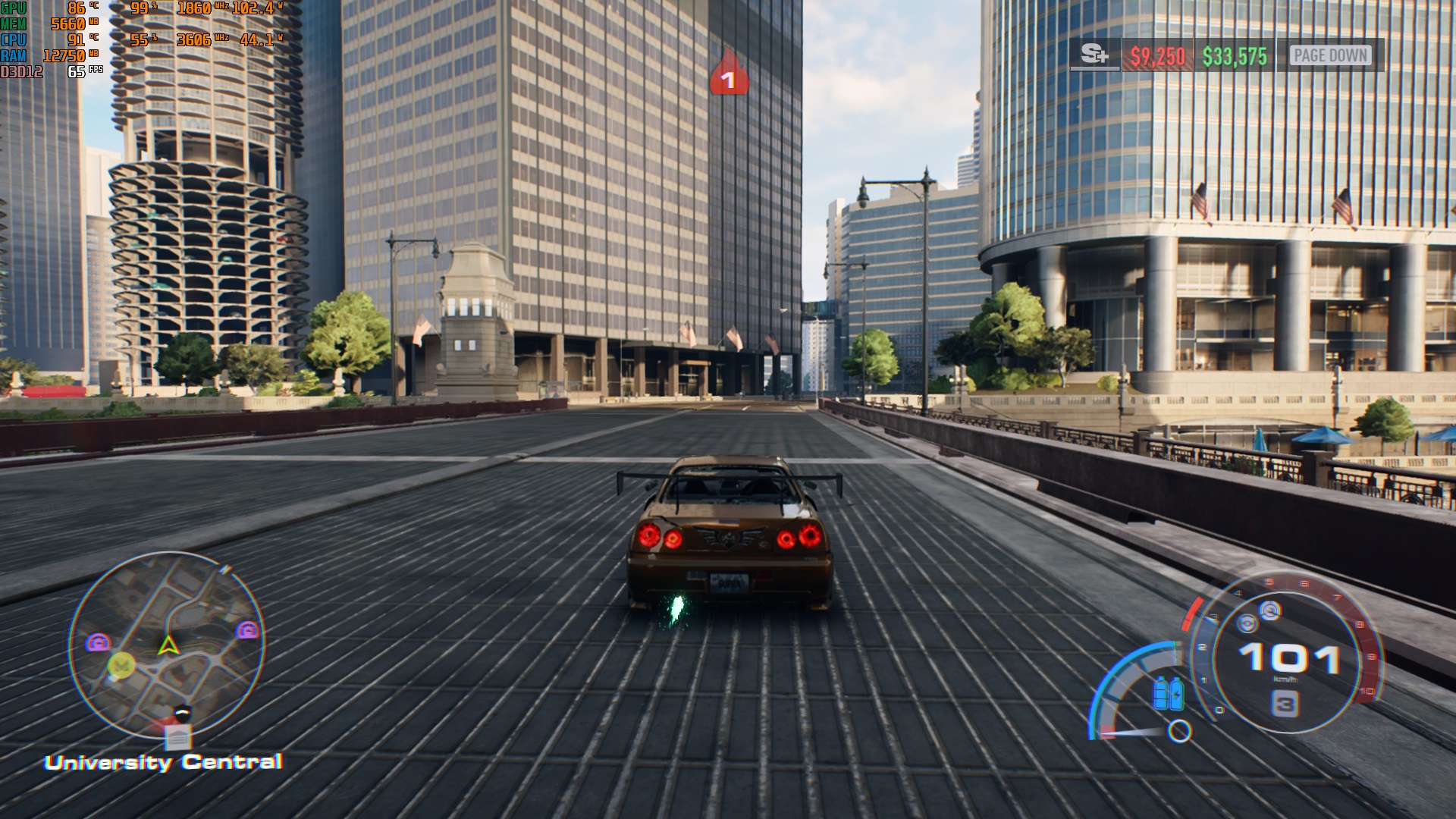Click the blue nitrous bottles icon

pyautogui.click(x=1168, y=692)
